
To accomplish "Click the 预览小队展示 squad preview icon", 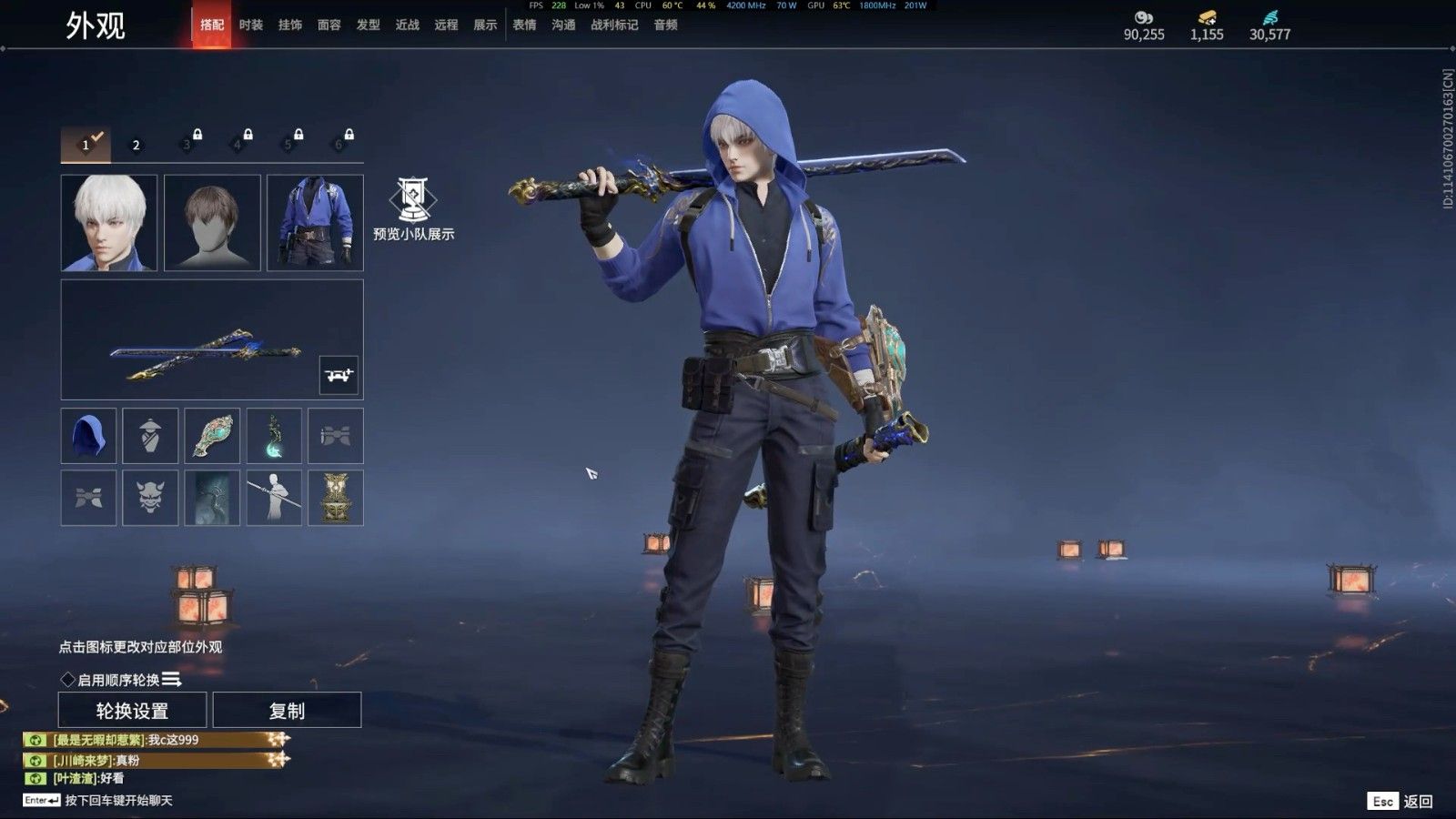I will click(x=414, y=205).
